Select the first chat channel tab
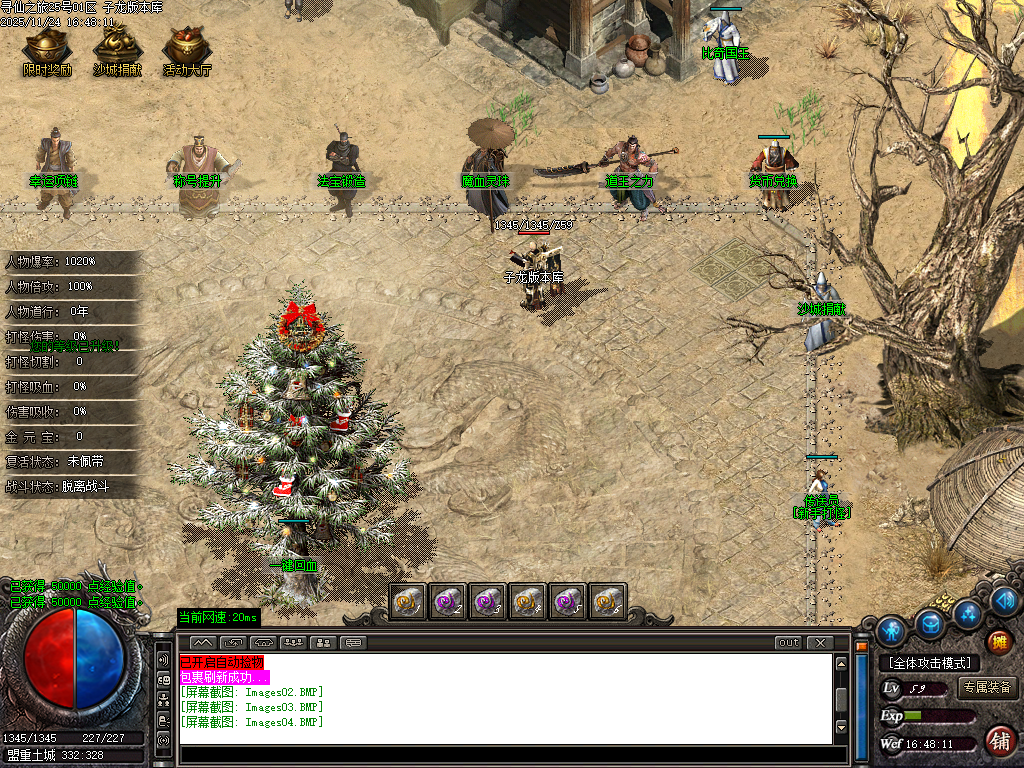 (202, 642)
